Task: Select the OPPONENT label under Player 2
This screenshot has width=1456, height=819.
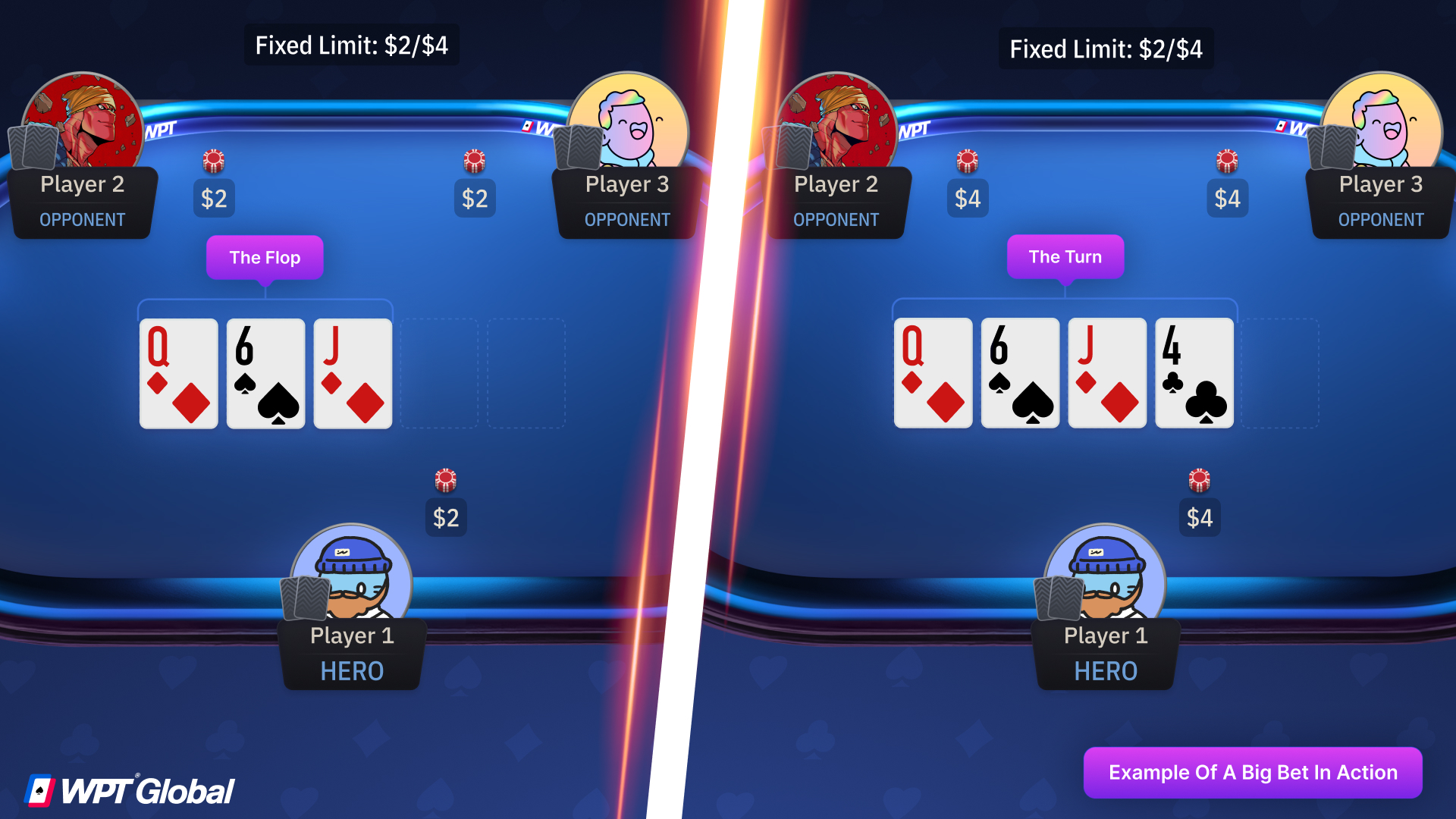Action: point(83,220)
